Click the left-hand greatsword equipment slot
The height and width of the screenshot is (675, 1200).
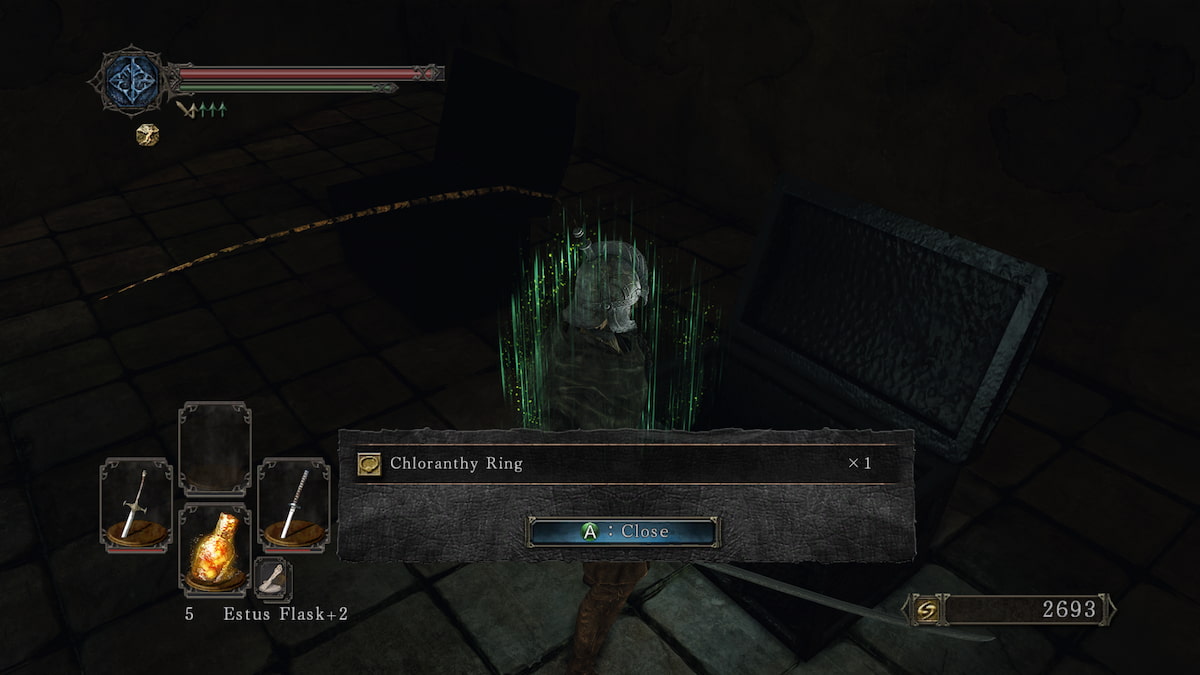pyautogui.click(x=136, y=504)
